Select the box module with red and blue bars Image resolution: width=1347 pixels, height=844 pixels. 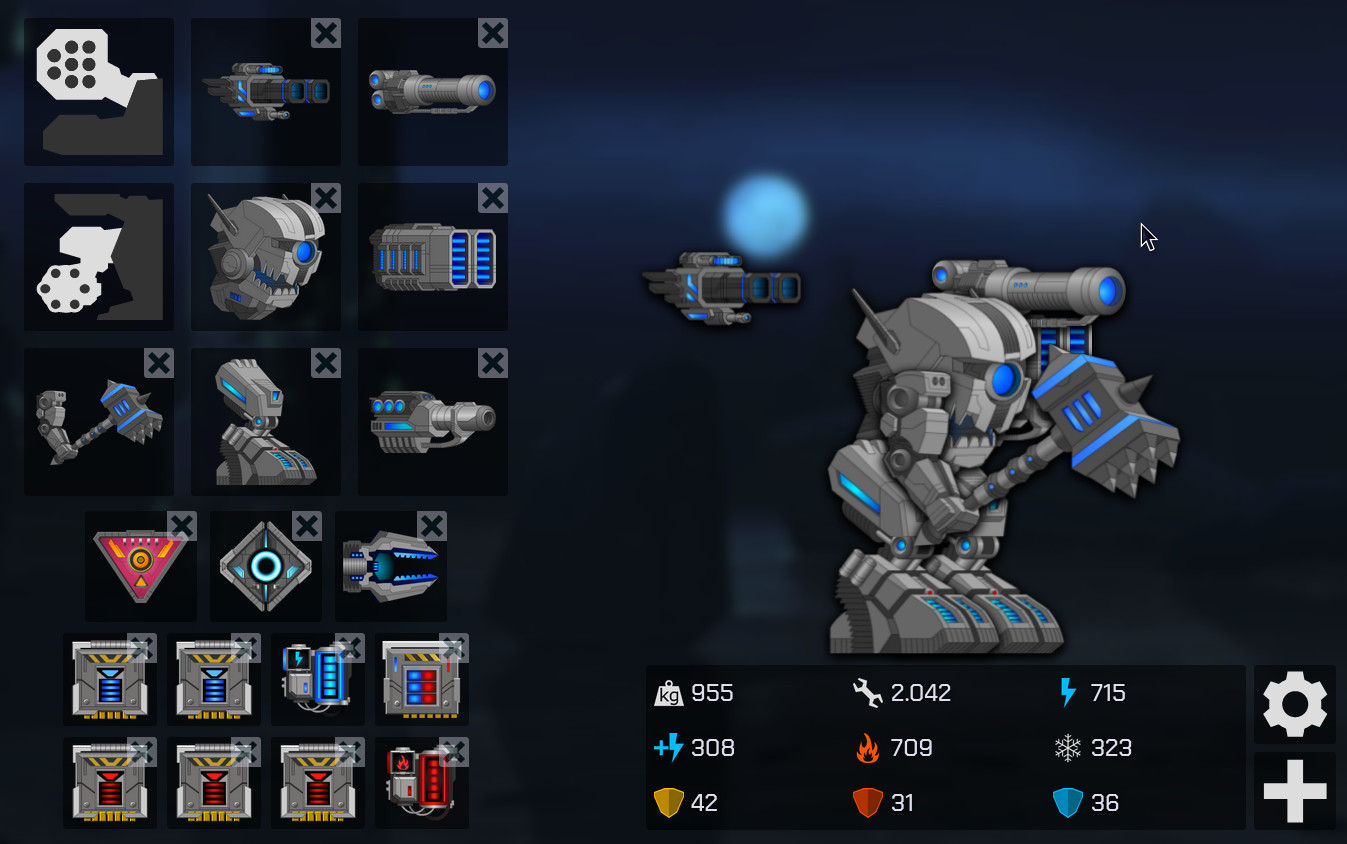pyautogui.click(x=421, y=680)
